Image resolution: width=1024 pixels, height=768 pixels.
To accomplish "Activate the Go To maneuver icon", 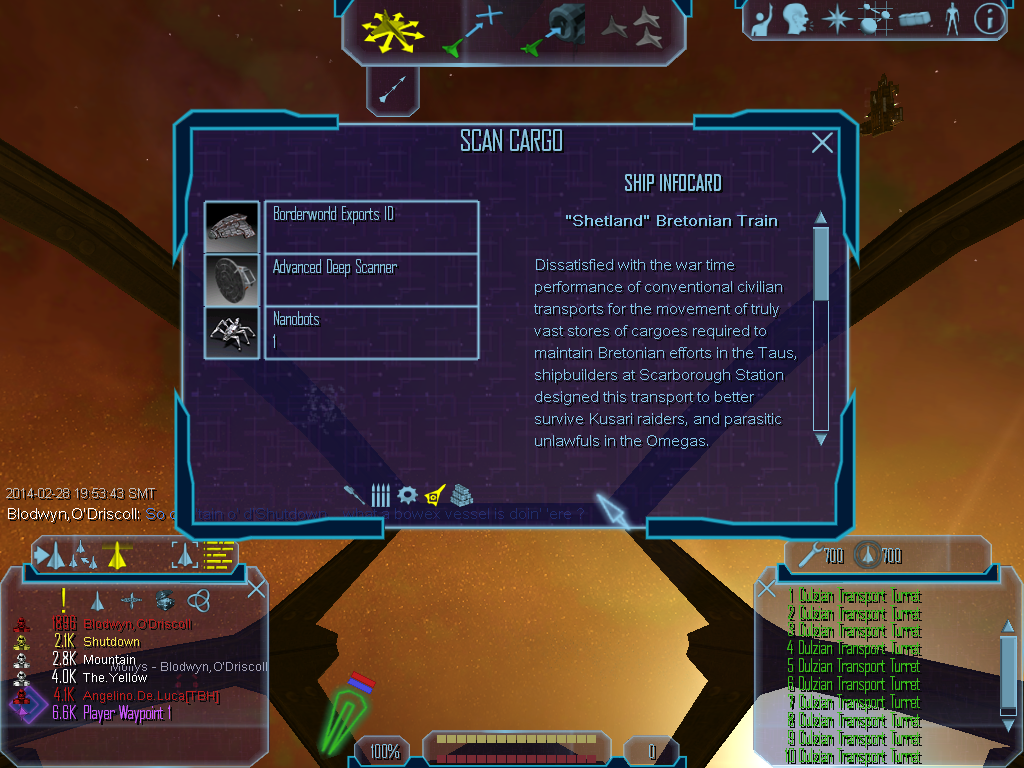I will [472, 30].
